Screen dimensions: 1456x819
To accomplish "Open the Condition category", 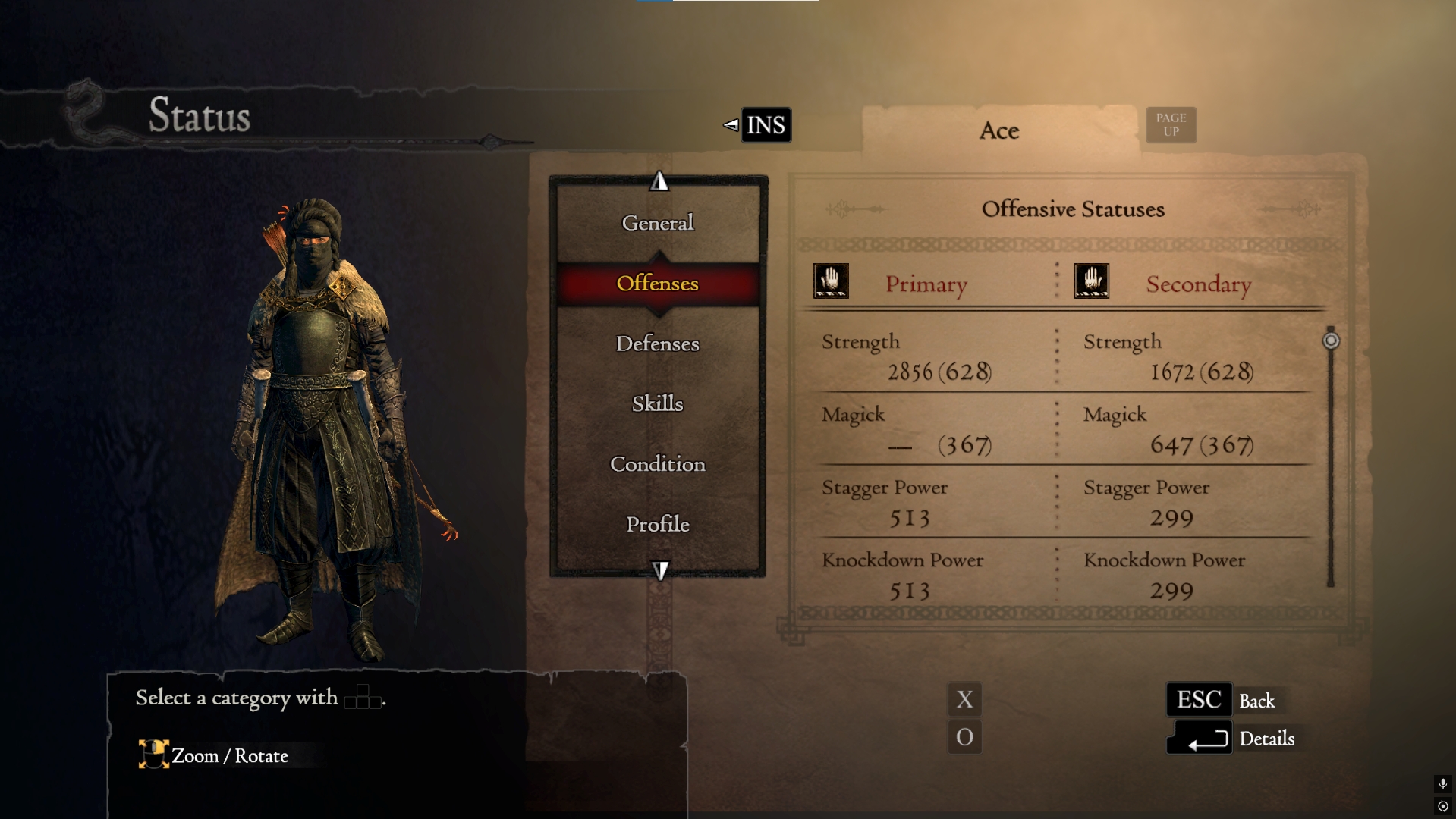I will pos(657,464).
